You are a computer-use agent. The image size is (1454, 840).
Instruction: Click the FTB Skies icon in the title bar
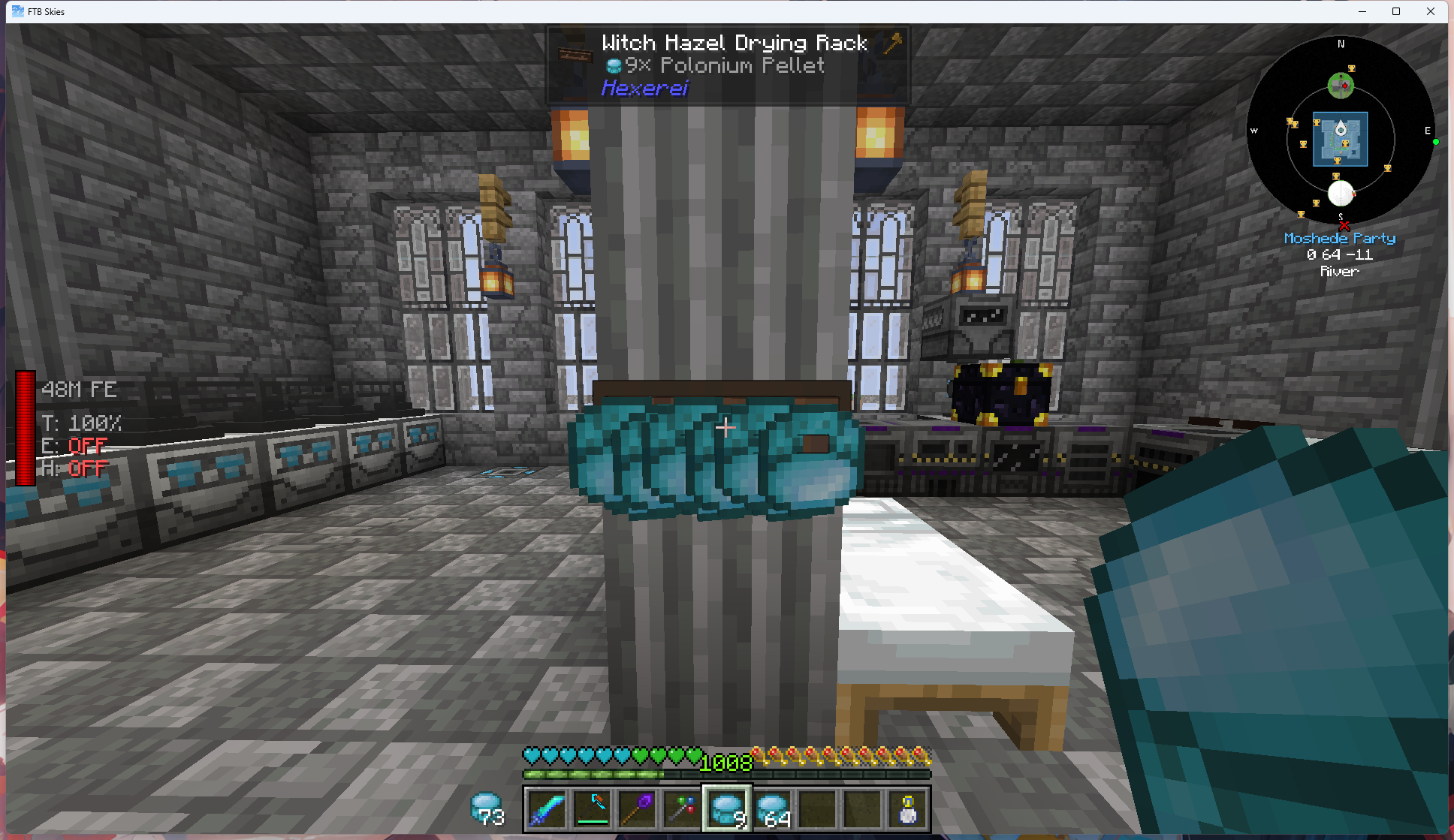[17, 11]
